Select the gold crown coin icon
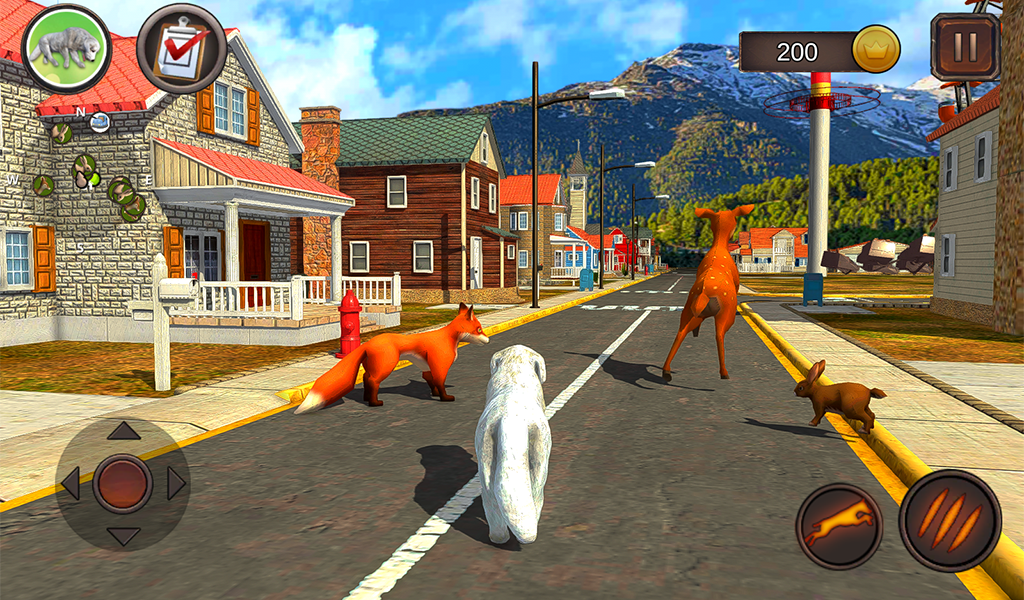Viewport: 1024px width, 600px height. click(x=876, y=49)
